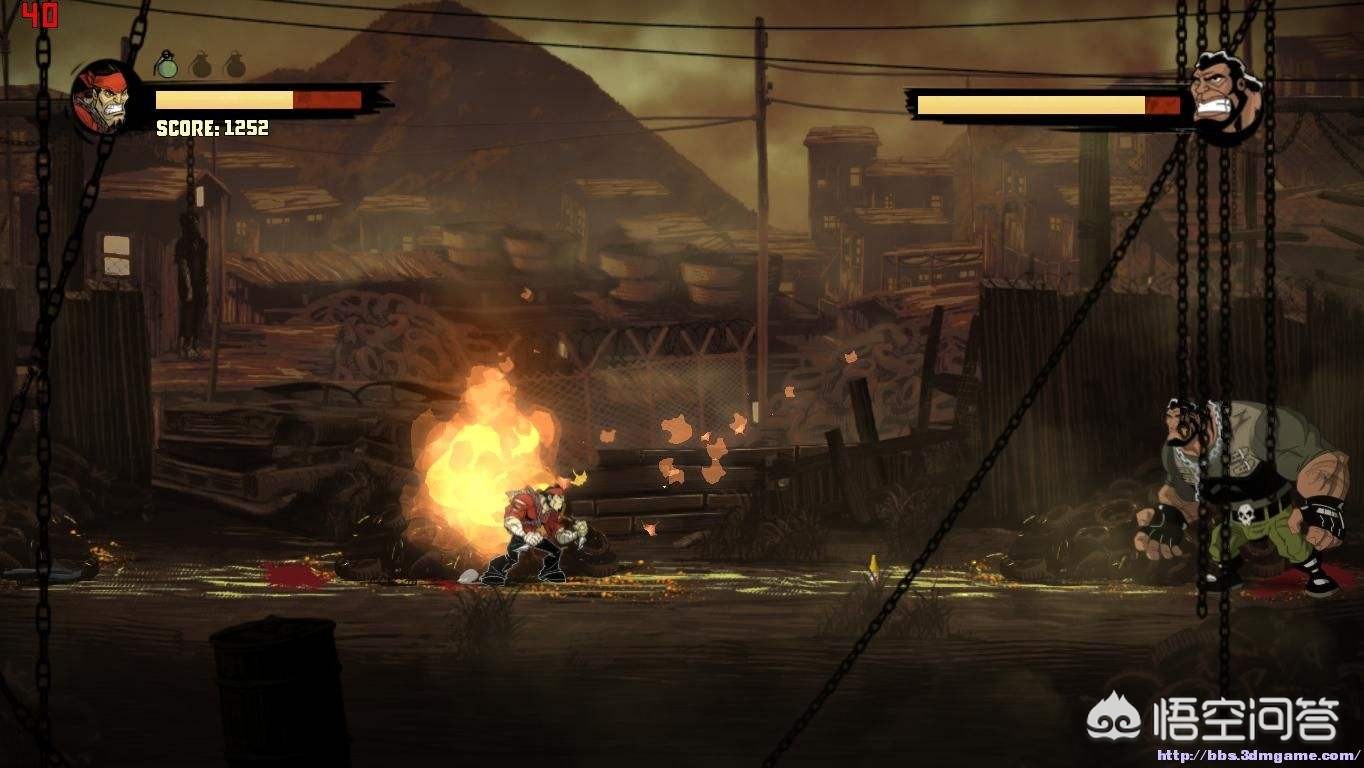Screen dimensions: 1364x768
Task: Click the bearded boss portrait
Action: point(1225,96)
